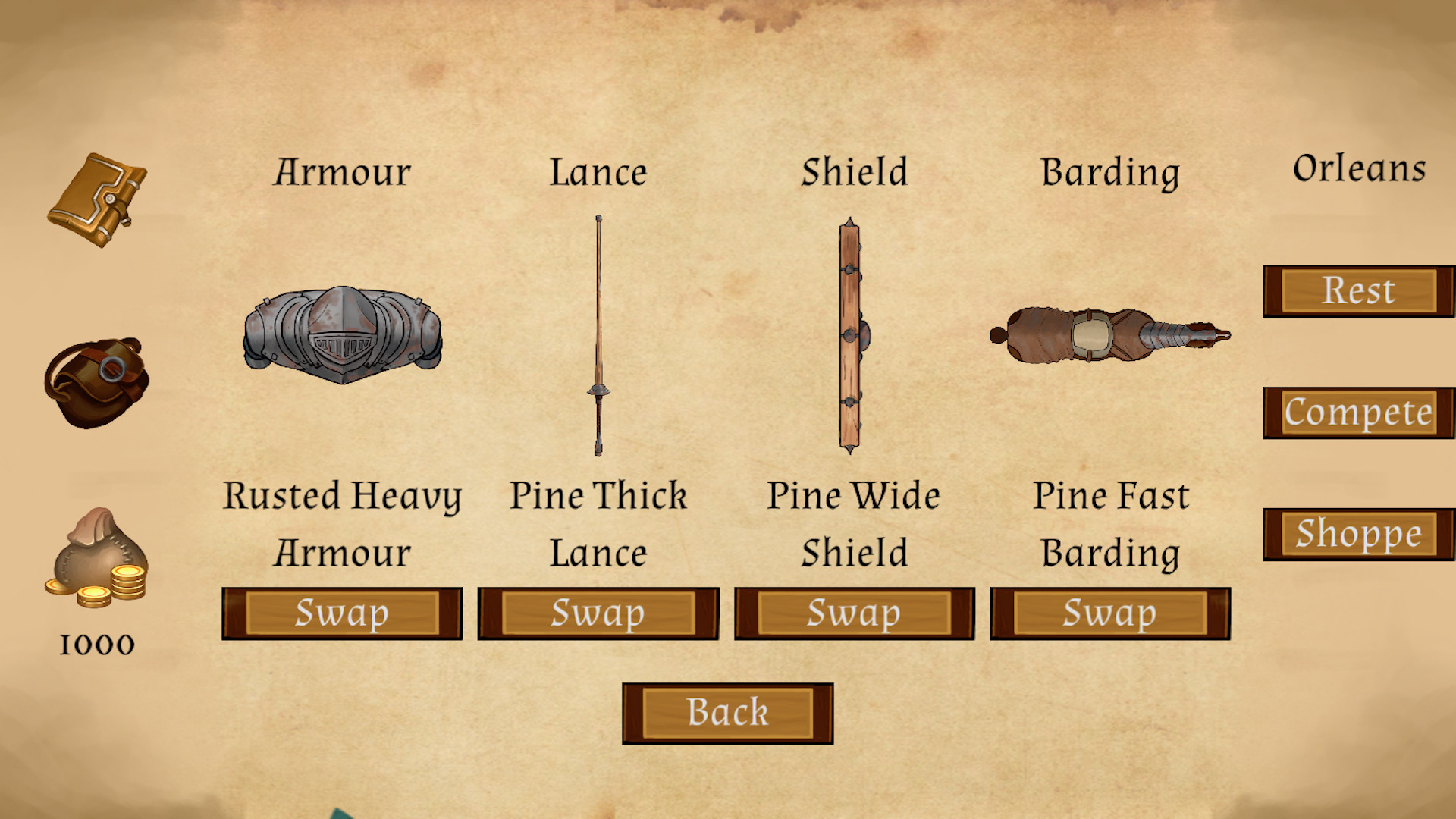Swap the equipped Lance
1456x819 pixels.
point(598,613)
